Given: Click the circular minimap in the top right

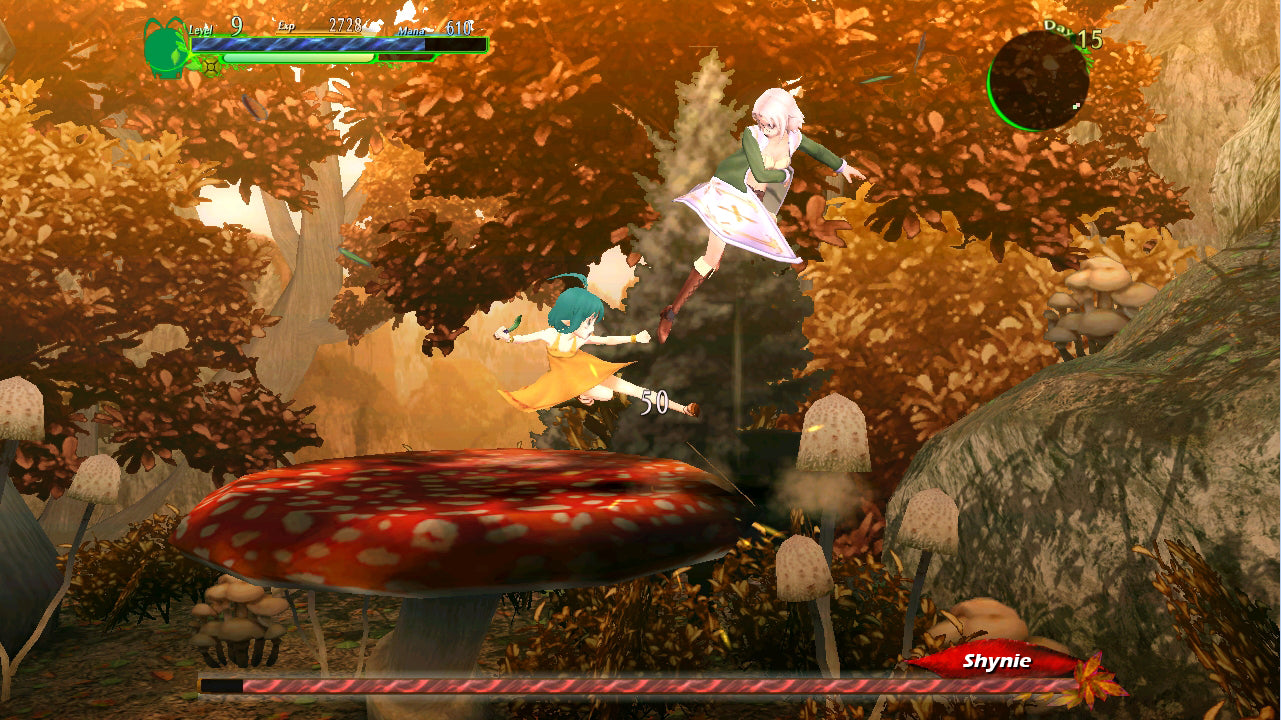Looking at the screenshot, I should point(1038,77).
